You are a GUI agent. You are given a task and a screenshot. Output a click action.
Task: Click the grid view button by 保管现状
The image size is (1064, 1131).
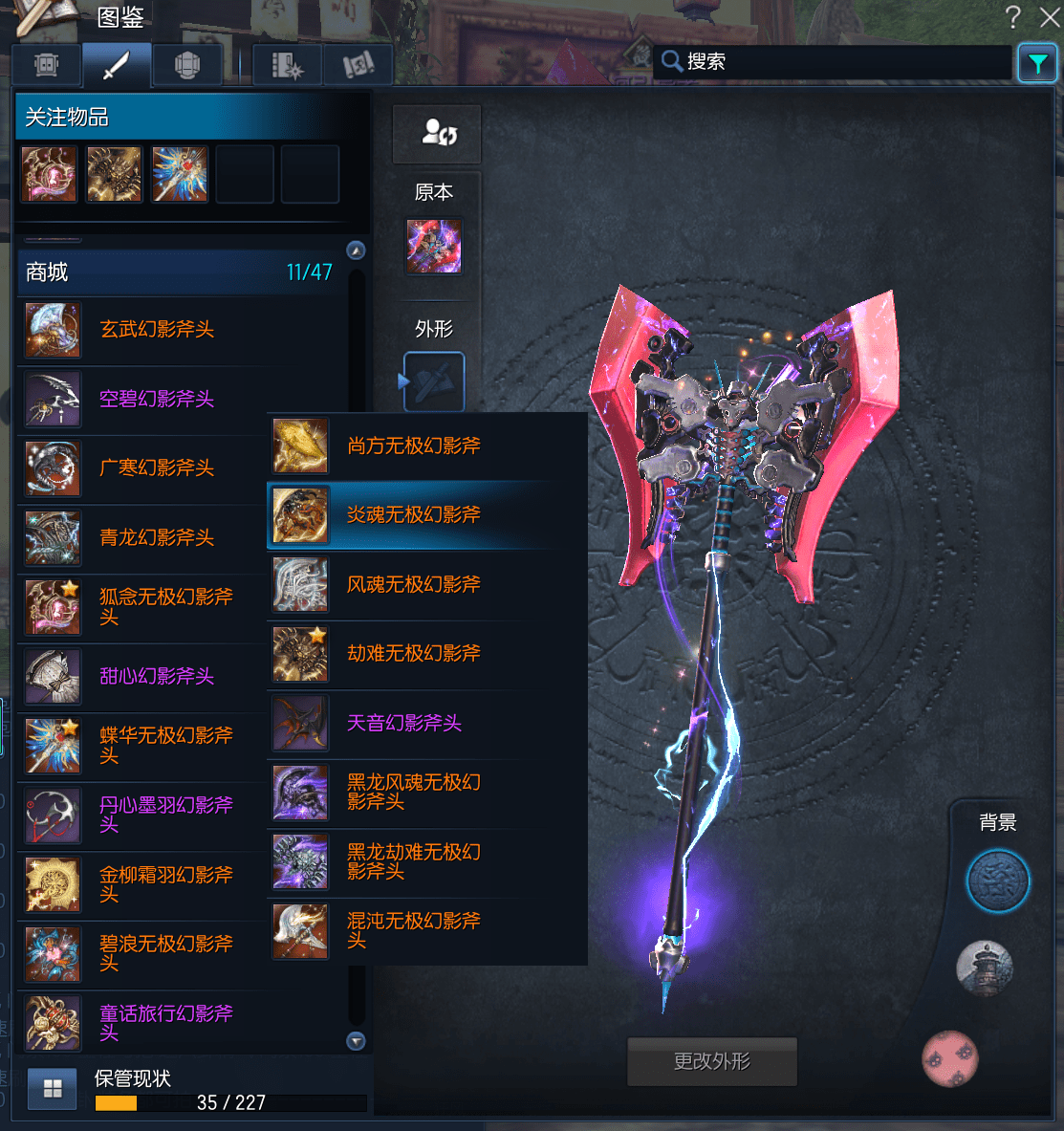(53, 1088)
